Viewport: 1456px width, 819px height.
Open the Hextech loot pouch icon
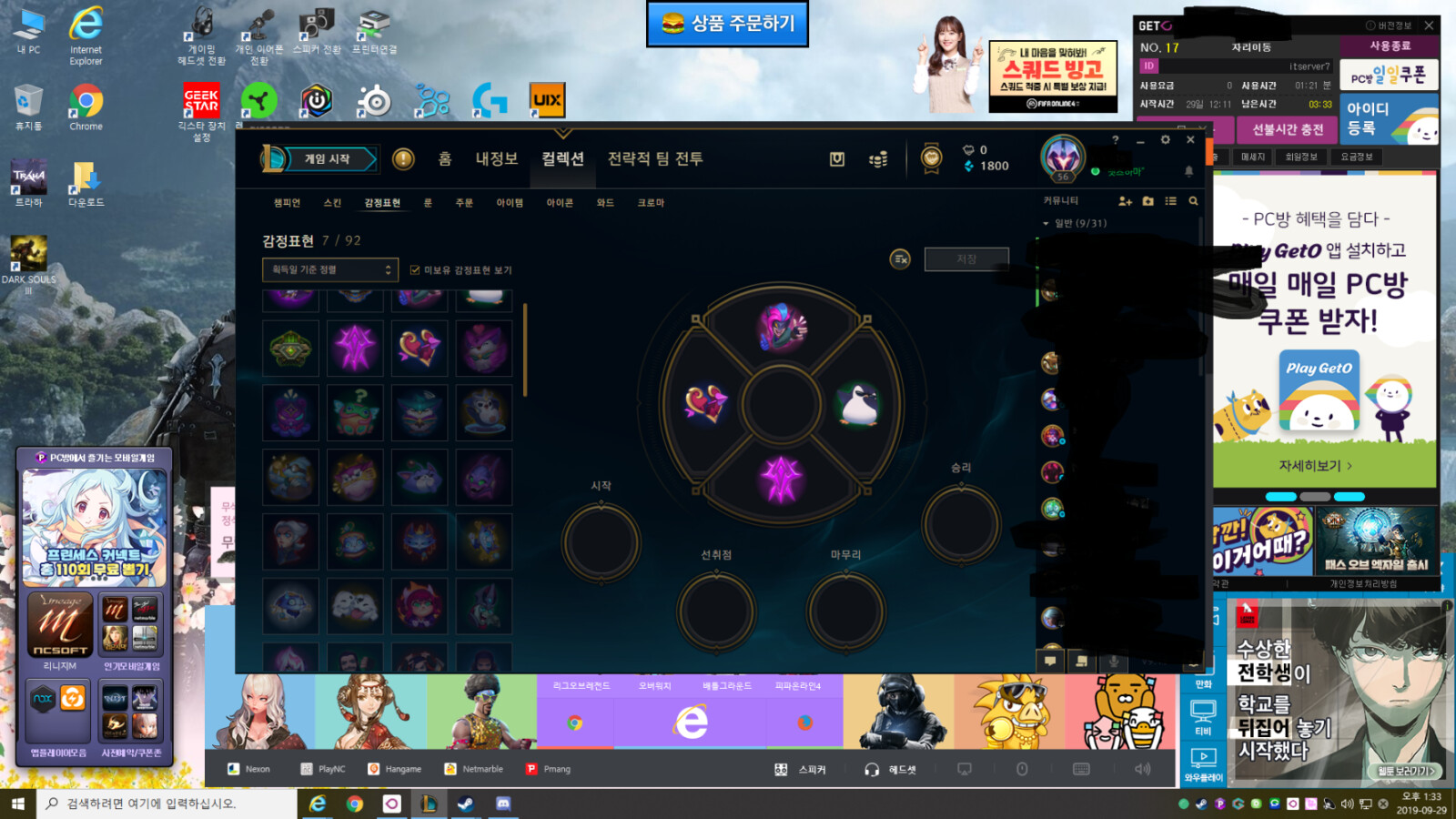837,157
